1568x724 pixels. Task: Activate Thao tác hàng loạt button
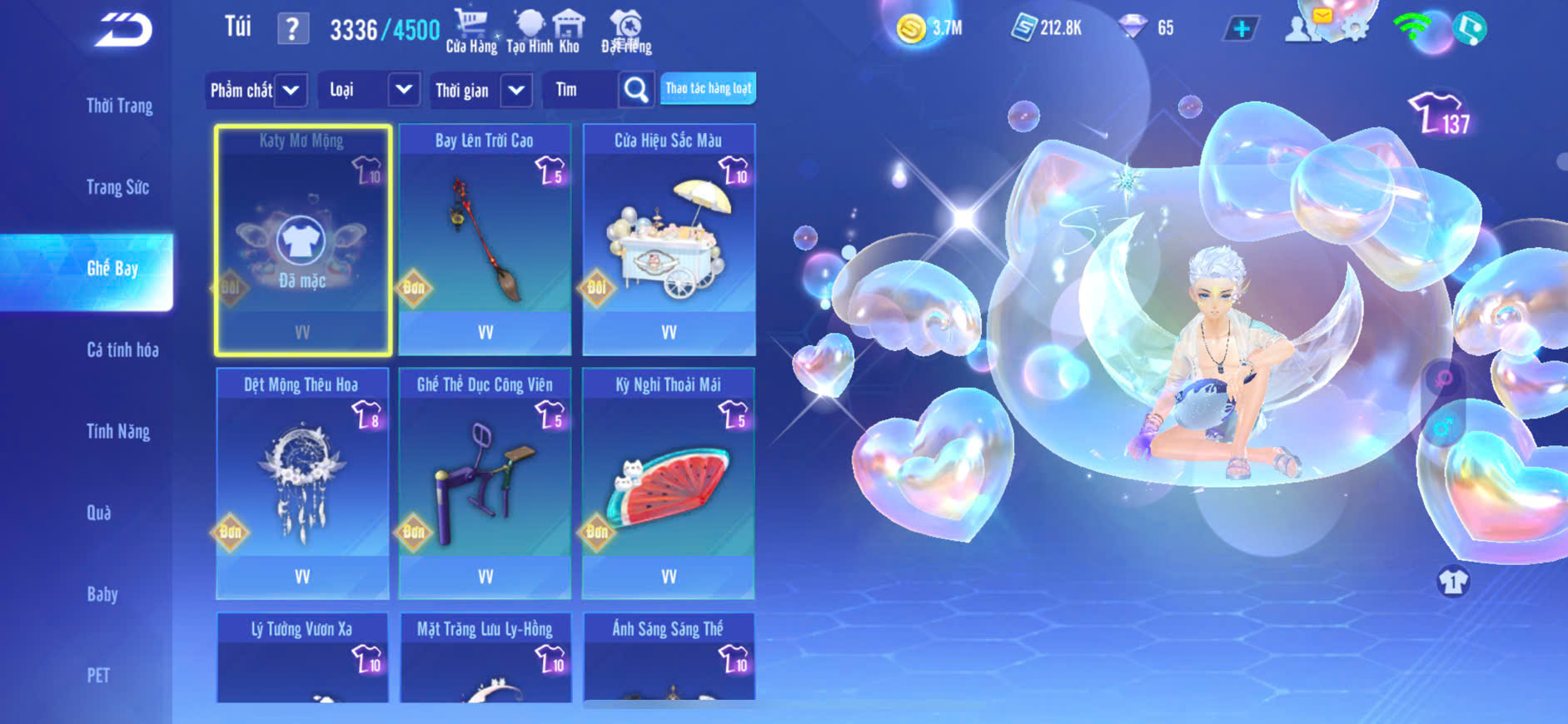[x=708, y=89]
